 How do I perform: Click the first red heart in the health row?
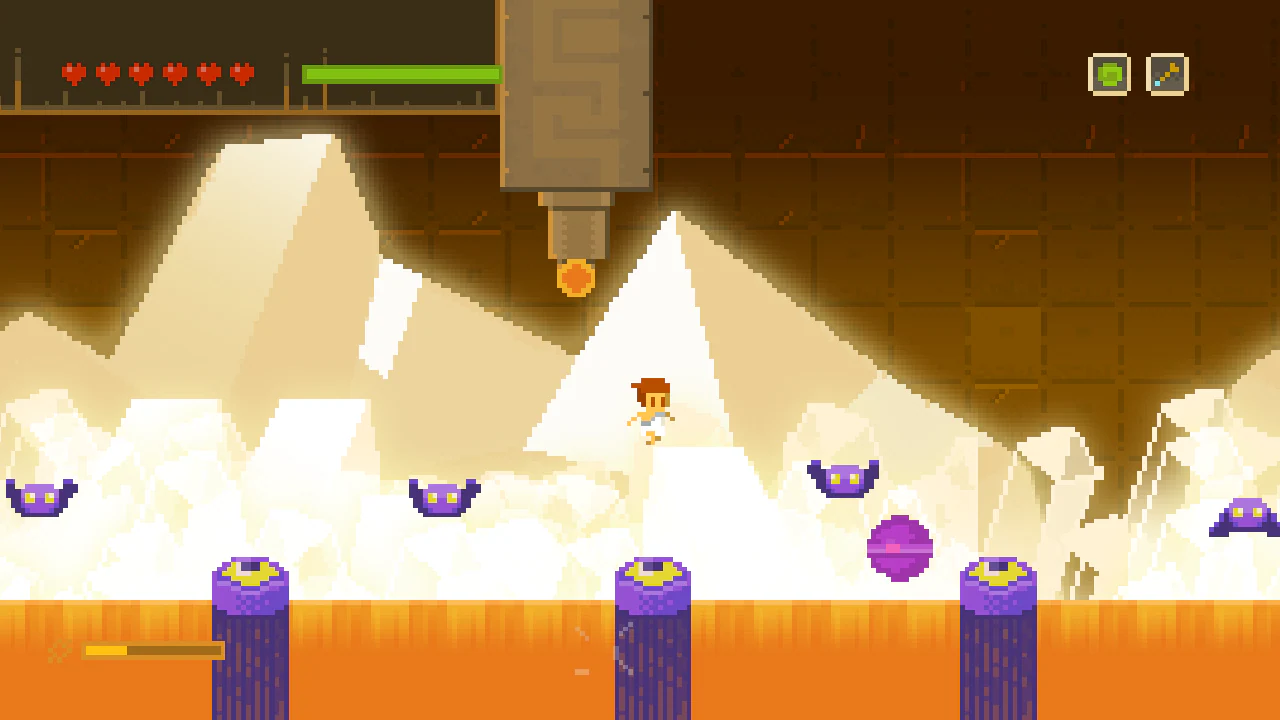click(72, 72)
